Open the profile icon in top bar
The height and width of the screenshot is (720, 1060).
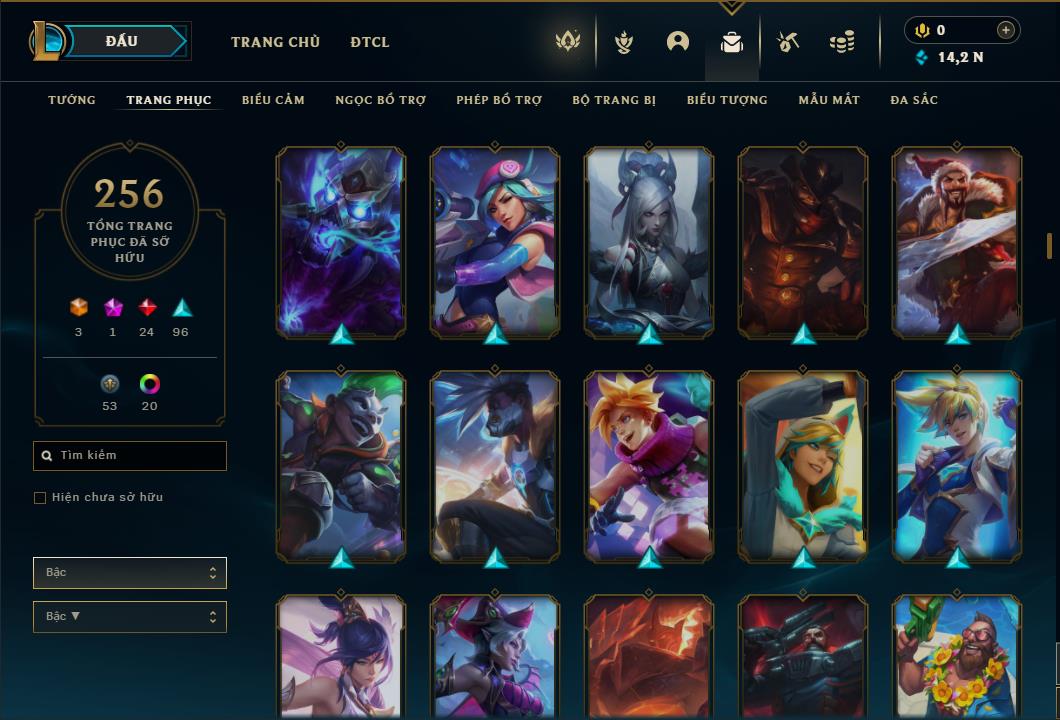(678, 41)
